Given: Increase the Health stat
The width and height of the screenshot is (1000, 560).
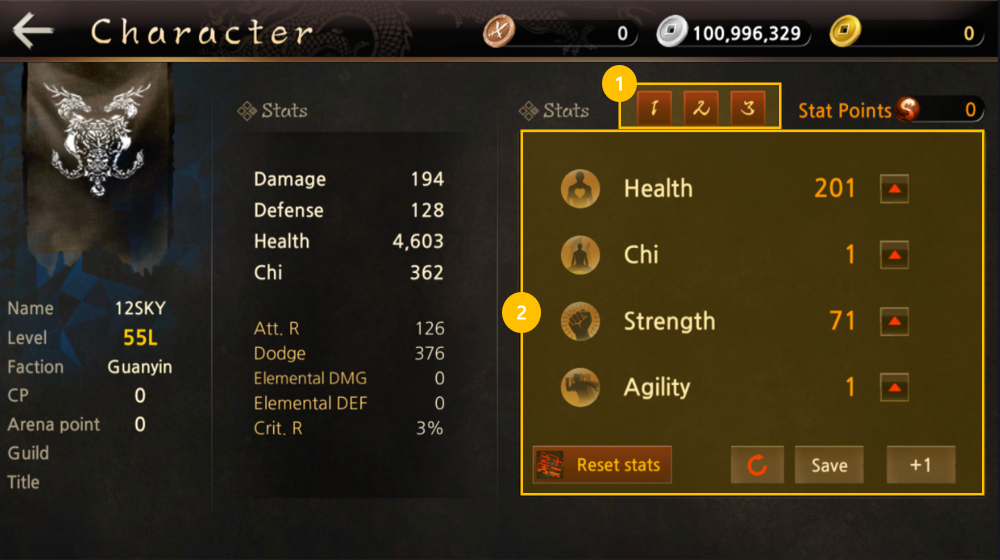Looking at the screenshot, I should pyautogui.click(x=894, y=188).
